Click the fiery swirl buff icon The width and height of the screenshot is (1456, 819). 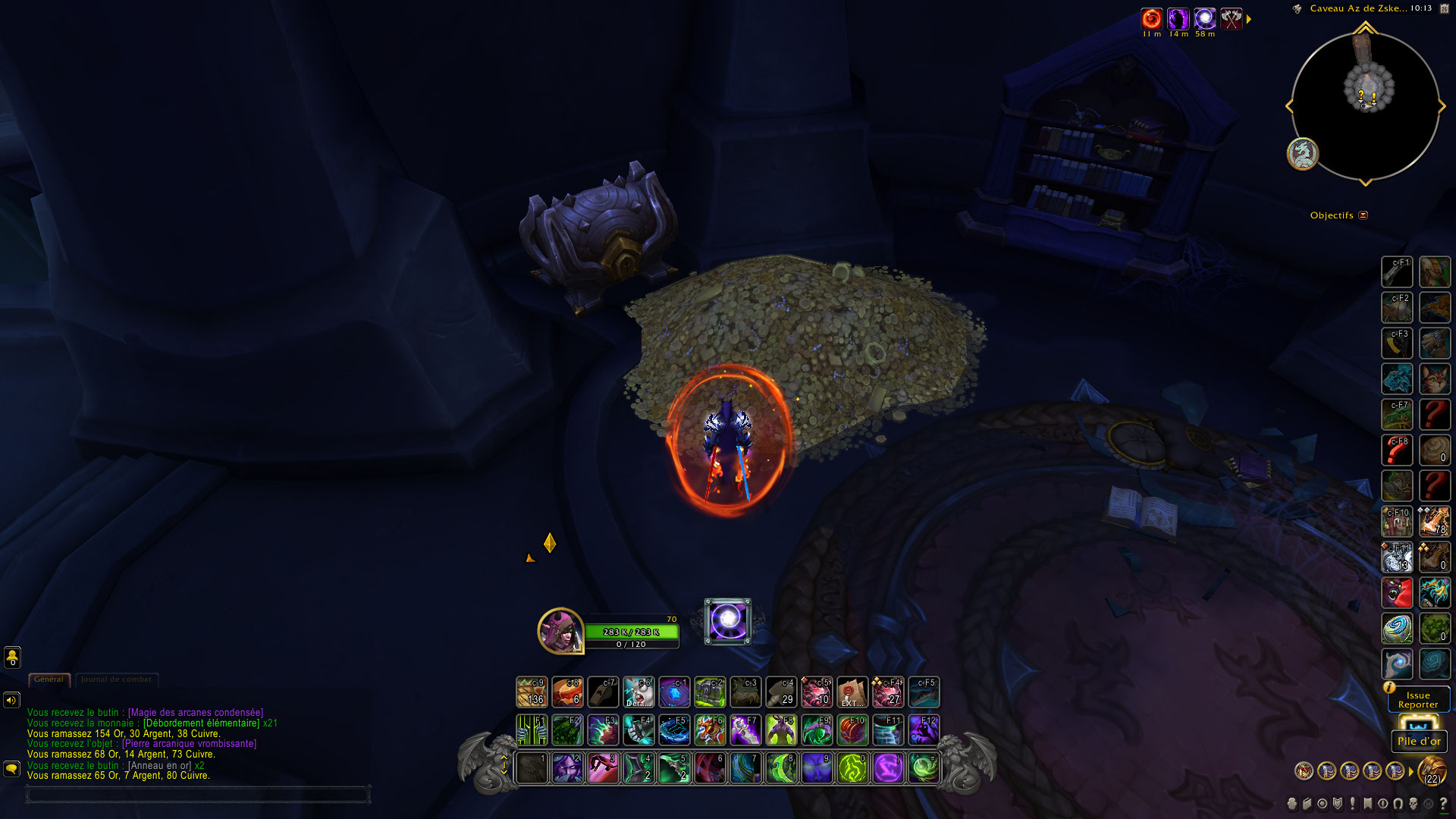pos(1151,18)
